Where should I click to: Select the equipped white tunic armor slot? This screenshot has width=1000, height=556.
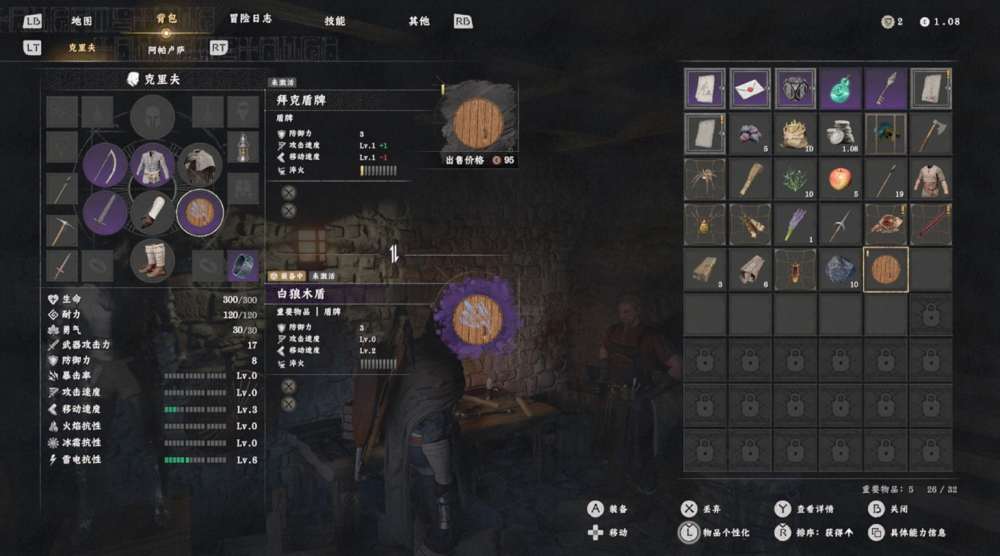pyautogui.click(x=153, y=165)
